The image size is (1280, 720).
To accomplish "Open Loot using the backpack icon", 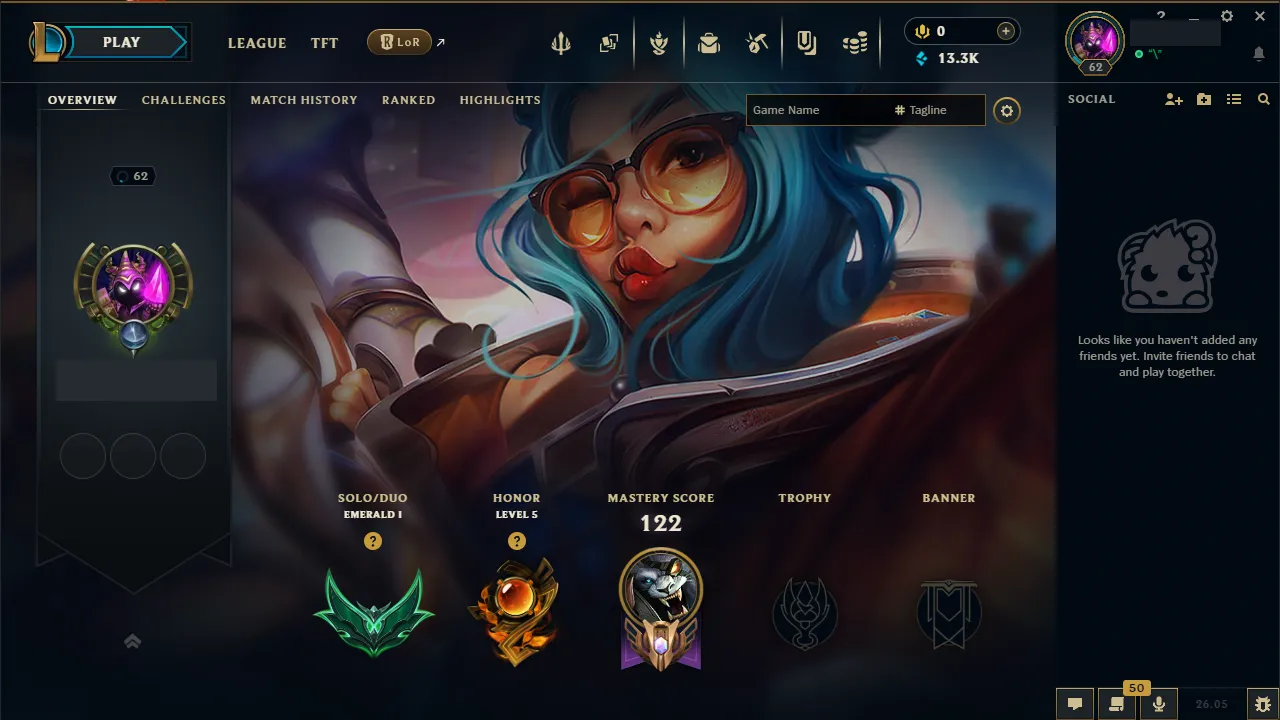I will pos(708,43).
